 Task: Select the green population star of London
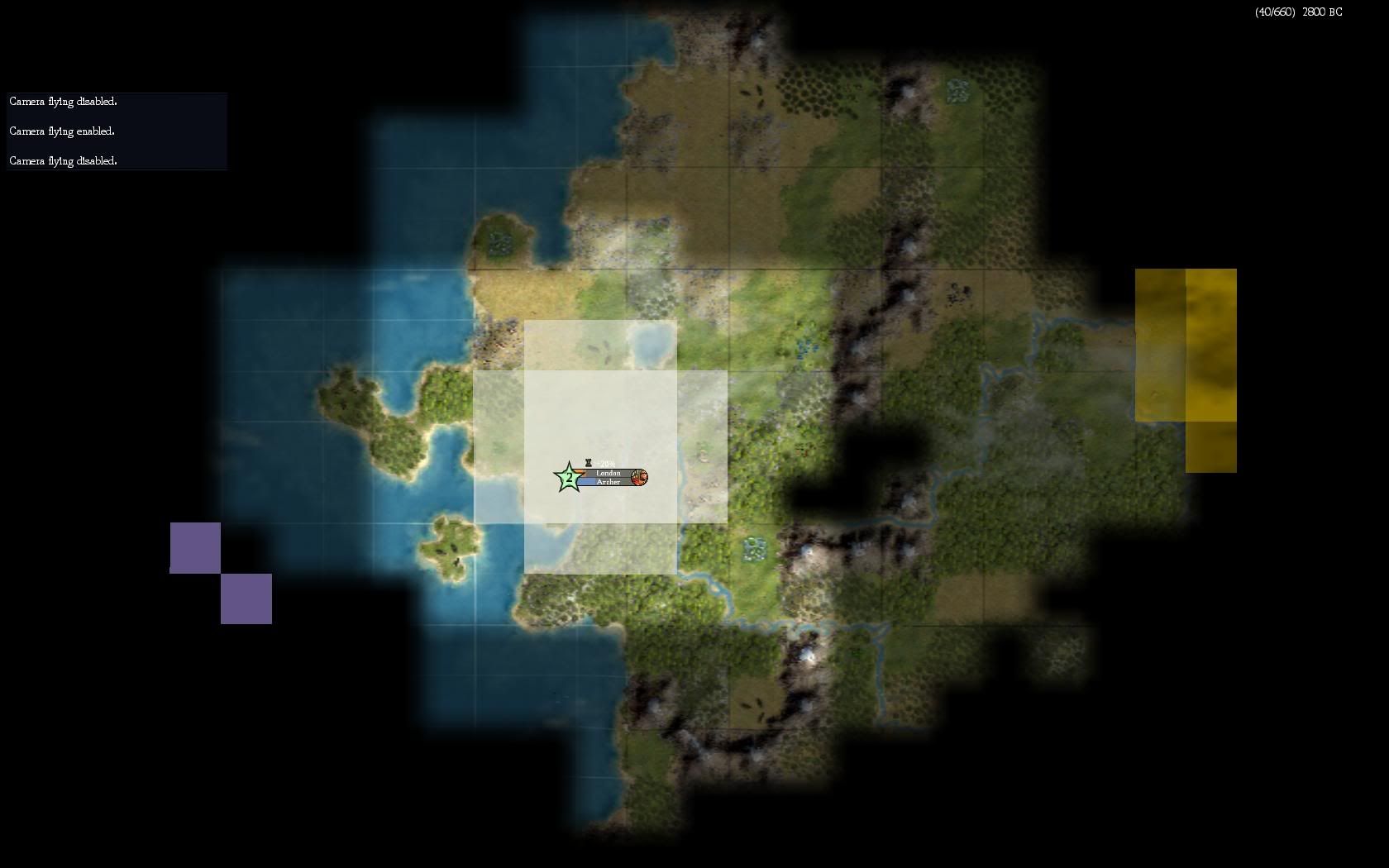(568, 477)
